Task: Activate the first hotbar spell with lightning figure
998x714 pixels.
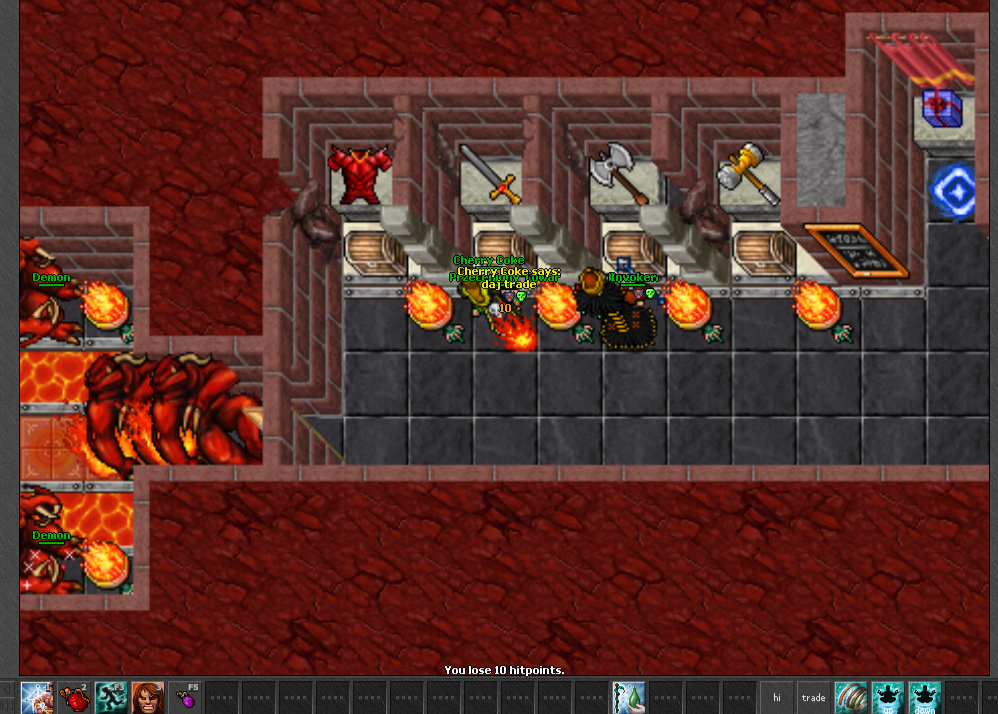Action: (38, 697)
